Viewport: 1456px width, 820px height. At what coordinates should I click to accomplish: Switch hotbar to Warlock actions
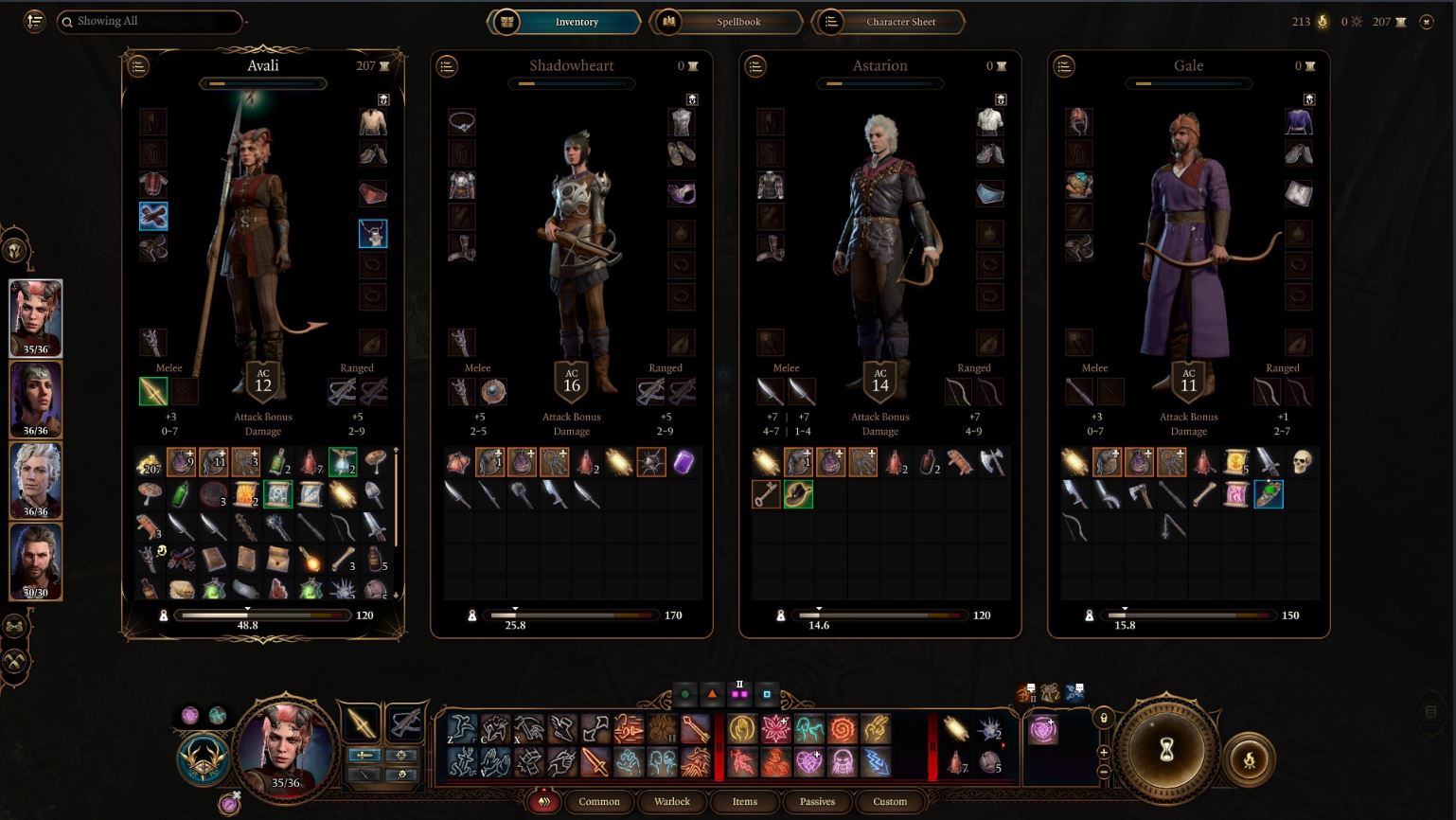(672, 801)
